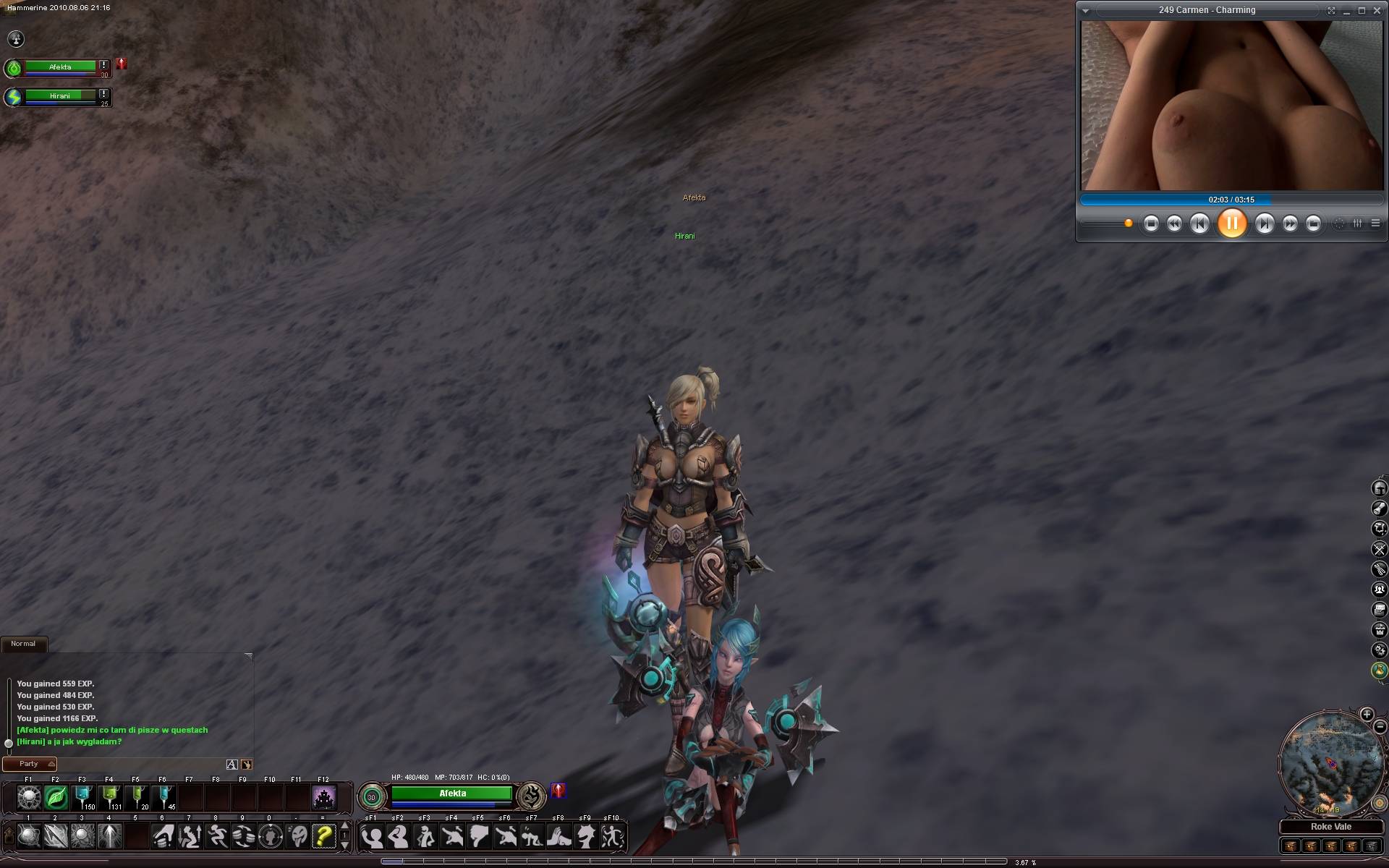
Task: Activate the upward arrow skill in slot 4
Action: point(109,837)
